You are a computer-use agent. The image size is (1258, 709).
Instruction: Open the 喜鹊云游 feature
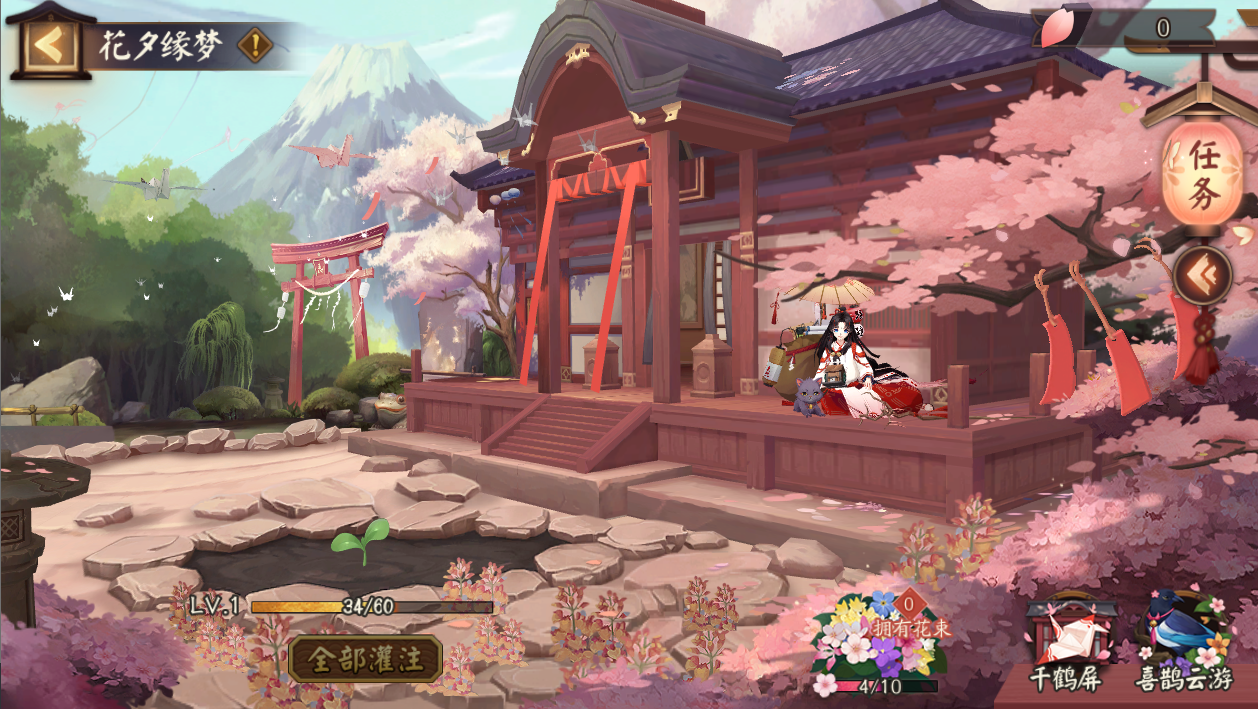[x=1183, y=643]
